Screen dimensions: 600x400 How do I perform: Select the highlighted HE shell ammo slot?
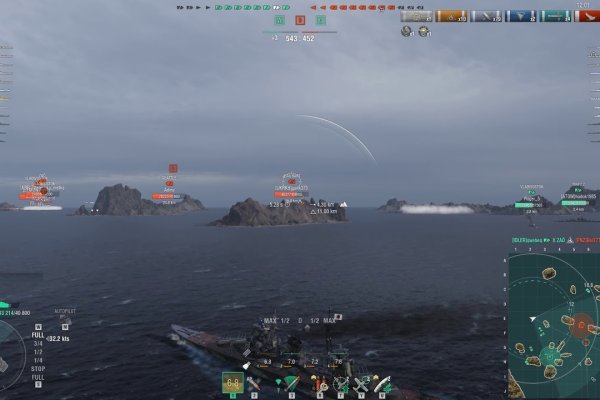[x=233, y=383]
